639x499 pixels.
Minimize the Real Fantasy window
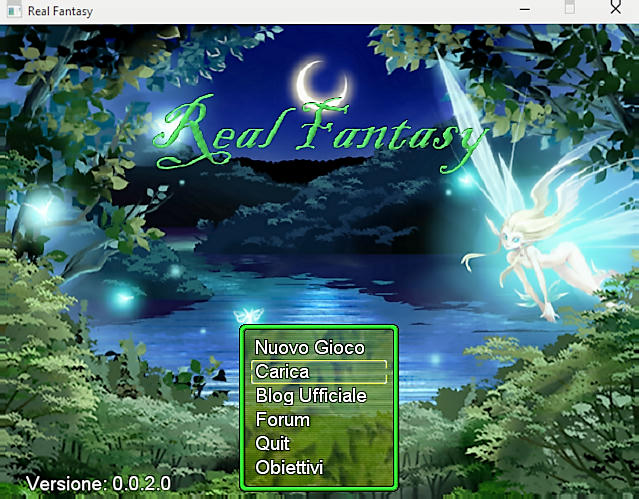[x=524, y=8]
